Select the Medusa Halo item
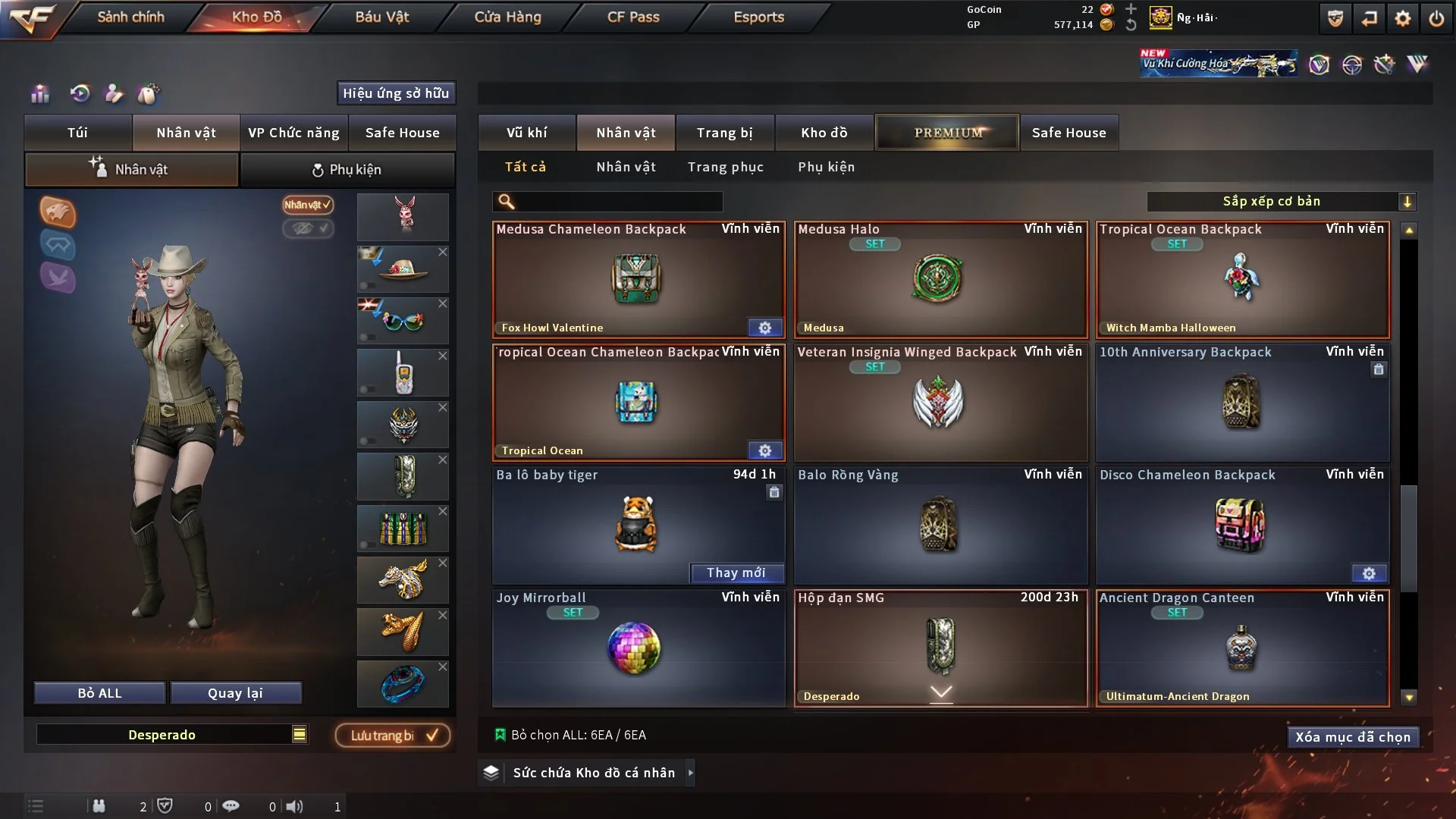The height and width of the screenshot is (819, 1456). click(940, 279)
